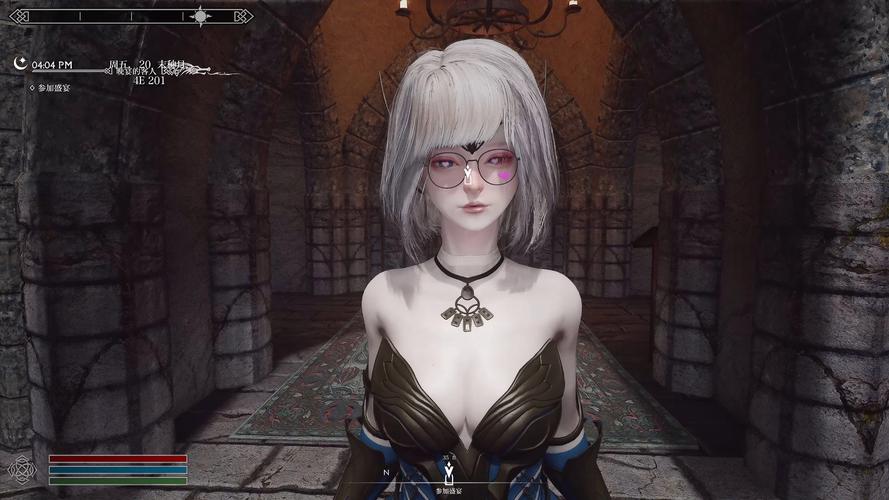Click the sun marker on the top compass
The height and width of the screenshot is (500, 889).
[x=201, y=16]
